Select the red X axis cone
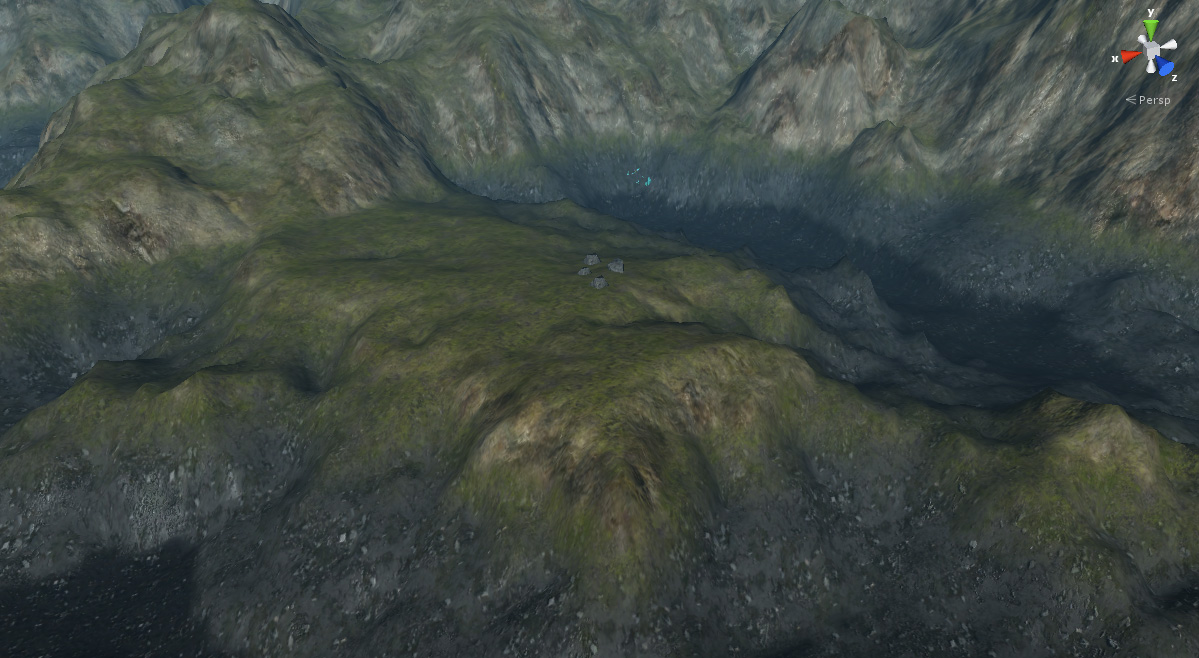The width and height of the screenshot is (1199, 658). [x=1129, y=56]
